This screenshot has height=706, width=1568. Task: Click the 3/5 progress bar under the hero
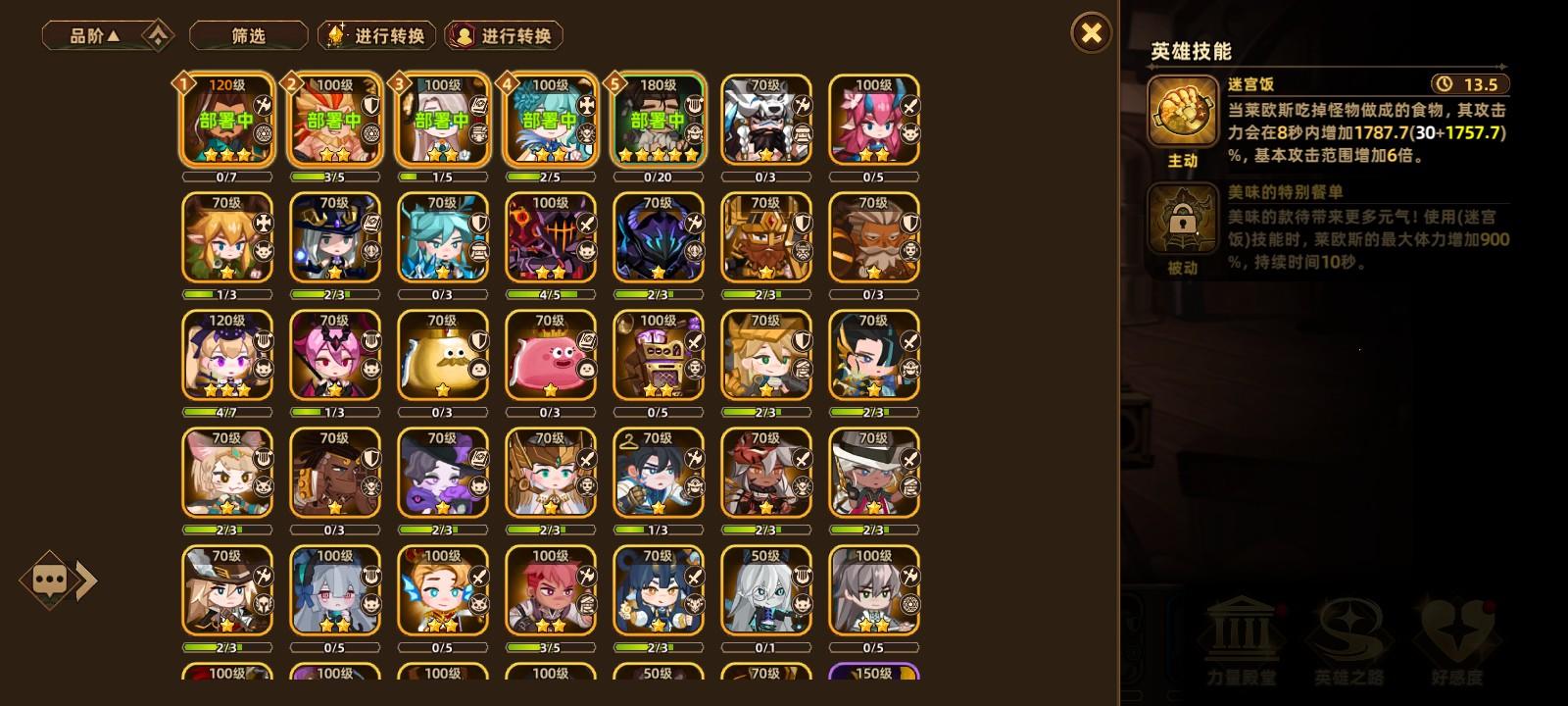pyautogui.click(x=335, y=176)
